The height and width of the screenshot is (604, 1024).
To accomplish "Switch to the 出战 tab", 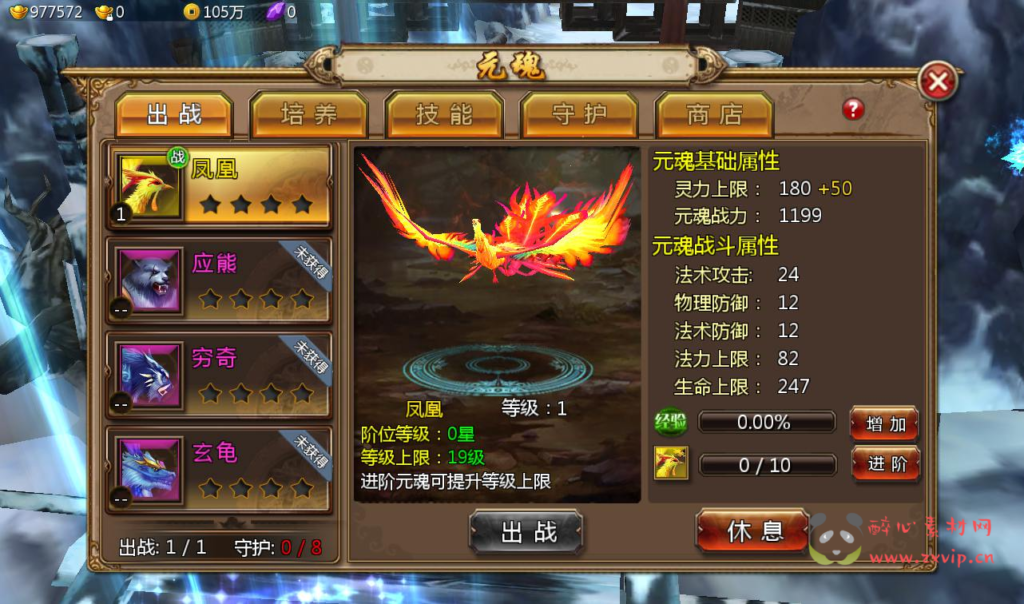I will coord(174,115).
